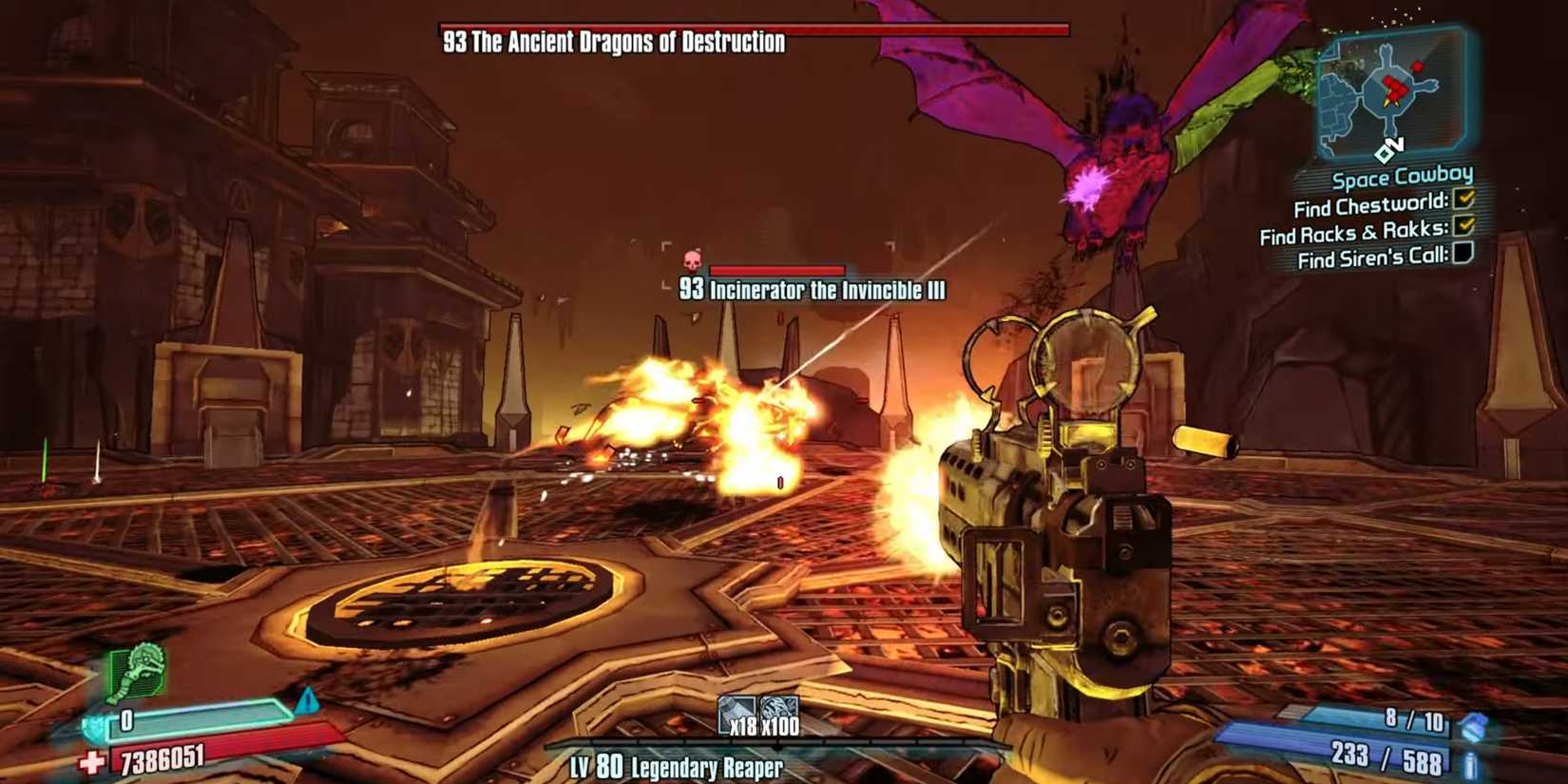Select the grenade icon beside the grenade count

click(x=1473, y=727)
